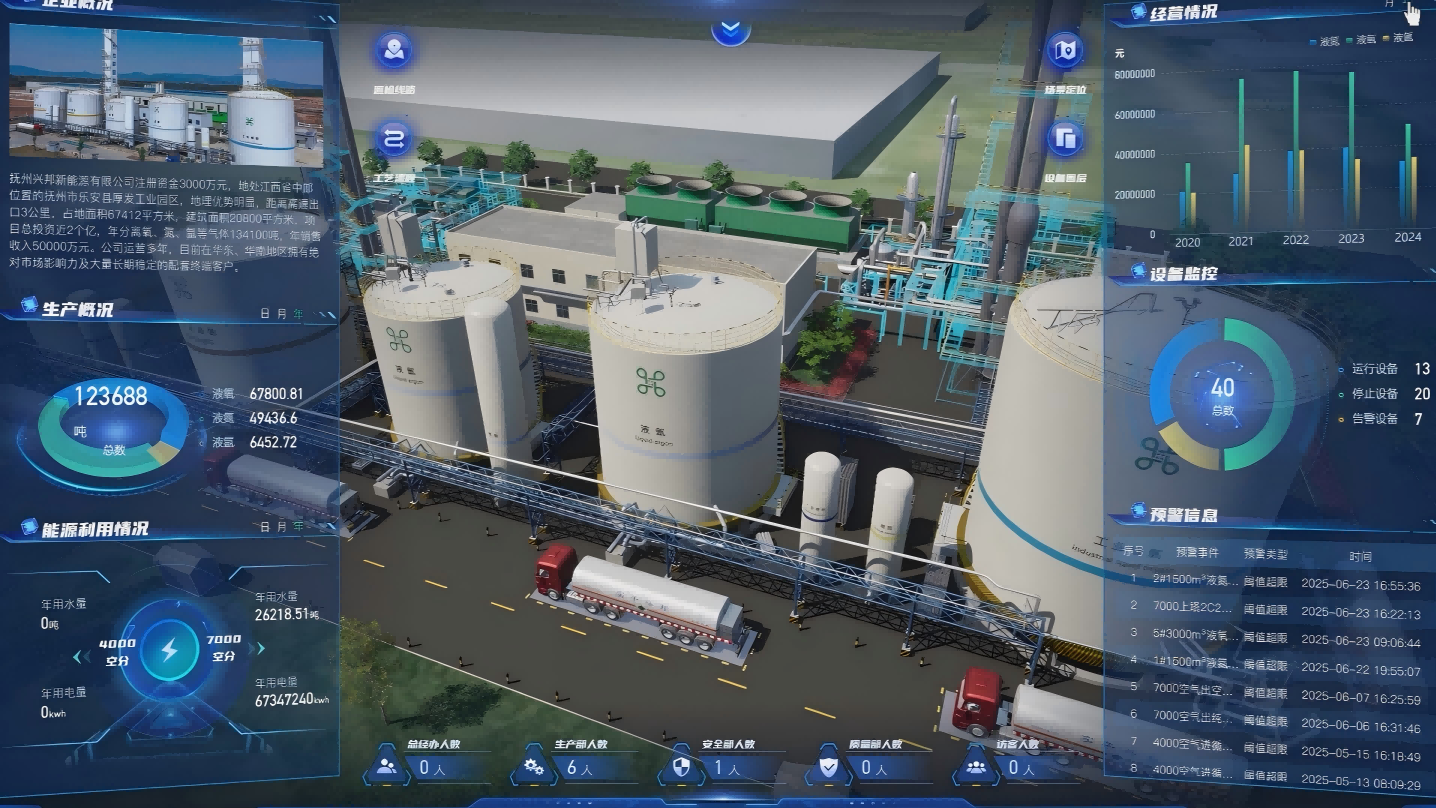Activate the 场景定位 scene locate button
Viewport: 1436px width, 808px height.
tap(1065, 51)
